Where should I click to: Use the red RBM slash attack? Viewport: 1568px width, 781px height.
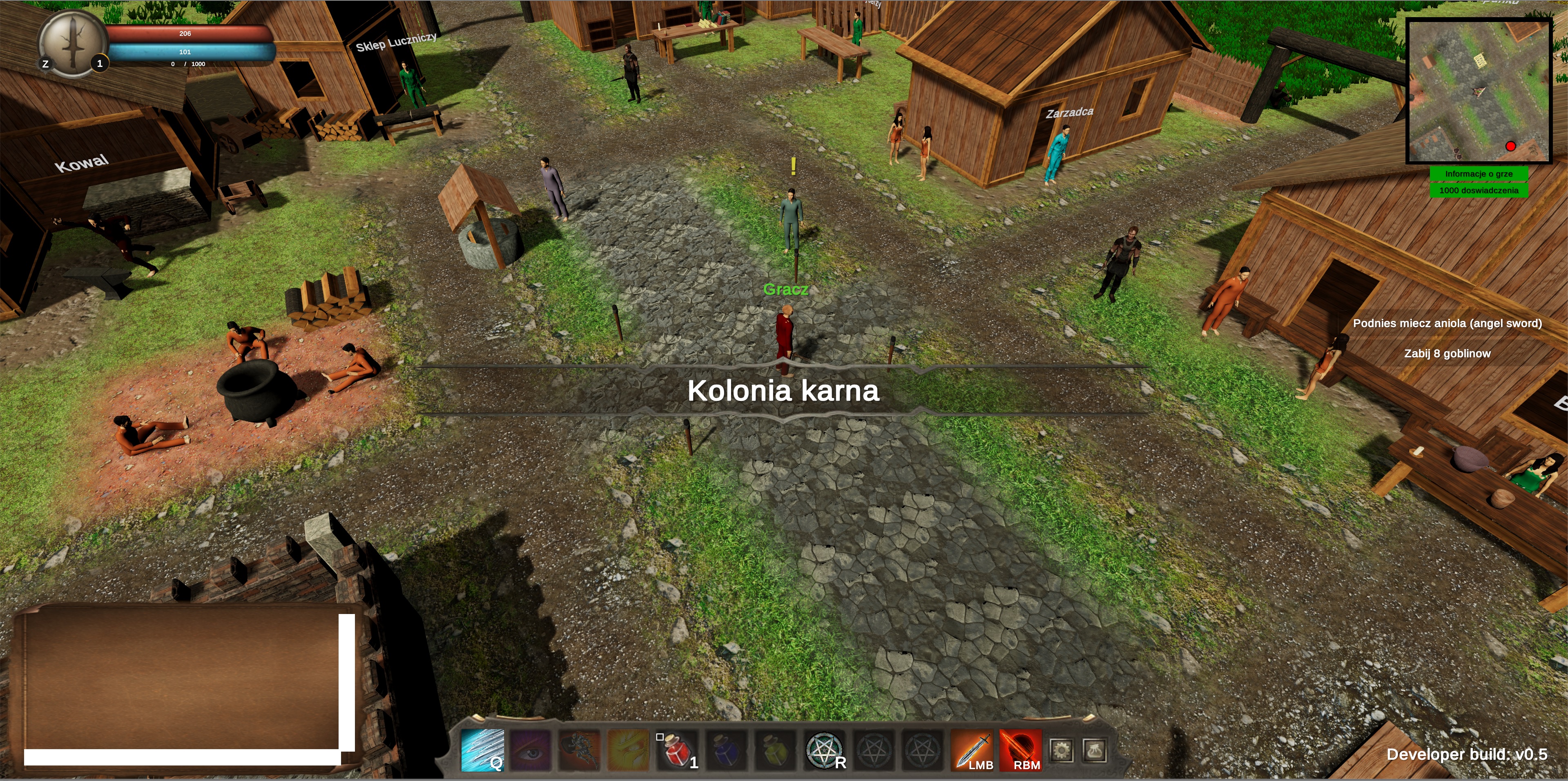click(1020, 750)
